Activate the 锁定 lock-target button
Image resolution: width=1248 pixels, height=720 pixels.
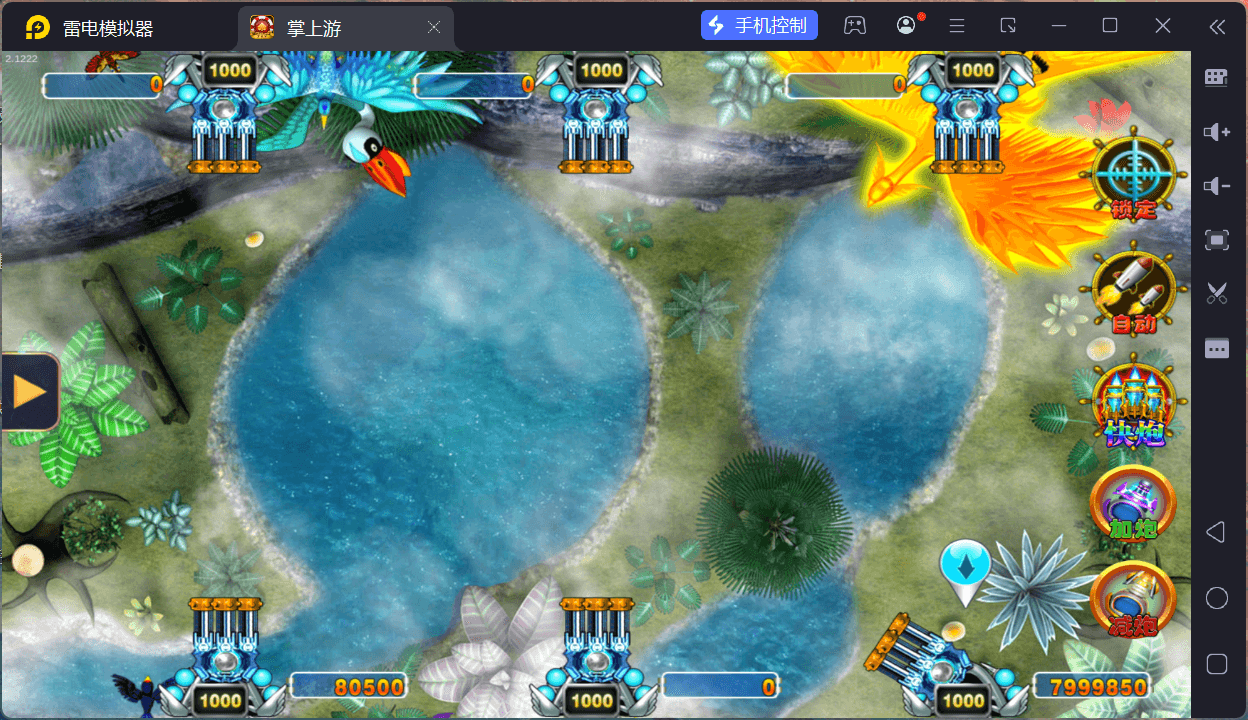(x=1132, y=178)
